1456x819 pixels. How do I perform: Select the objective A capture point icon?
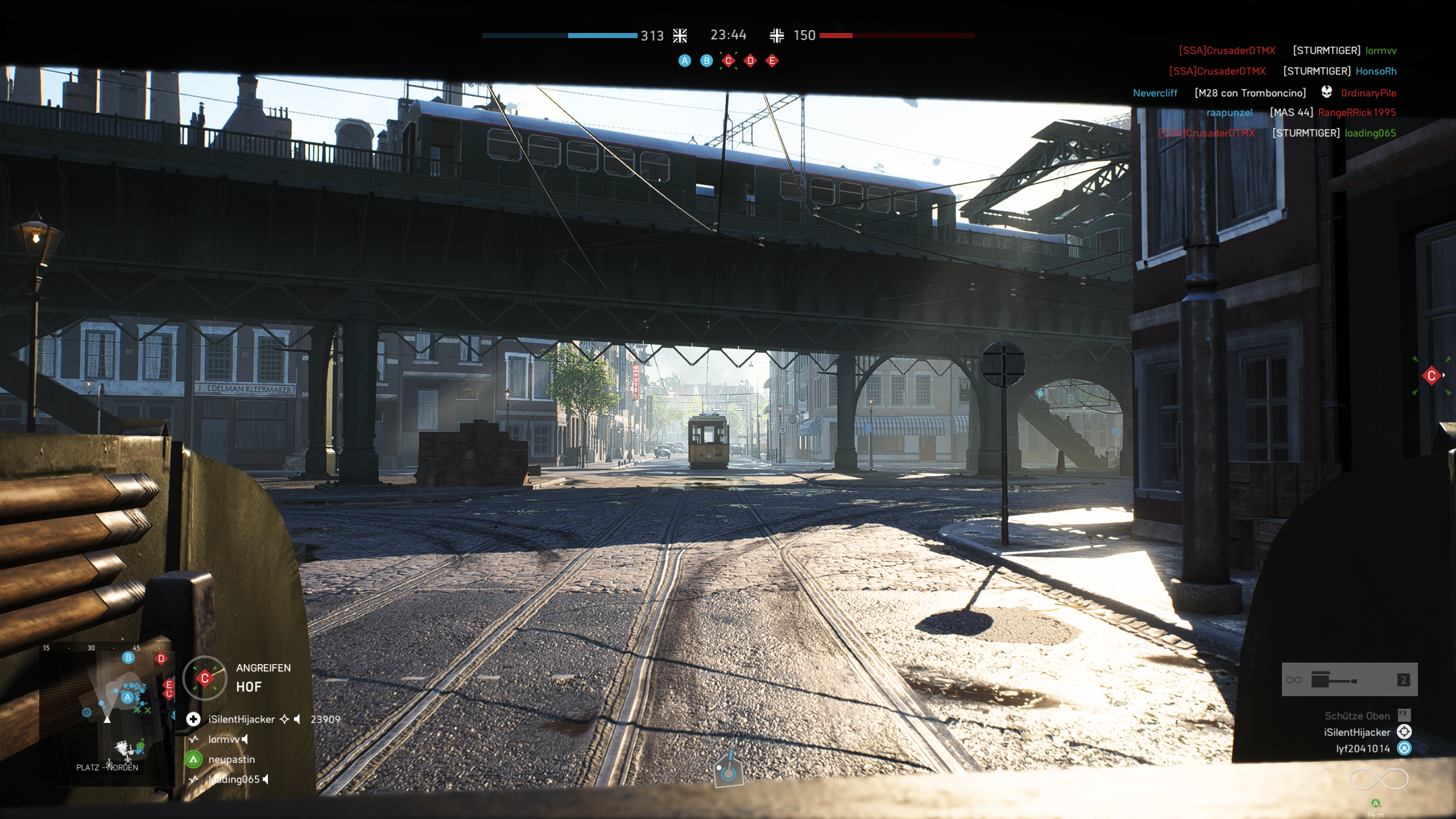685,61
